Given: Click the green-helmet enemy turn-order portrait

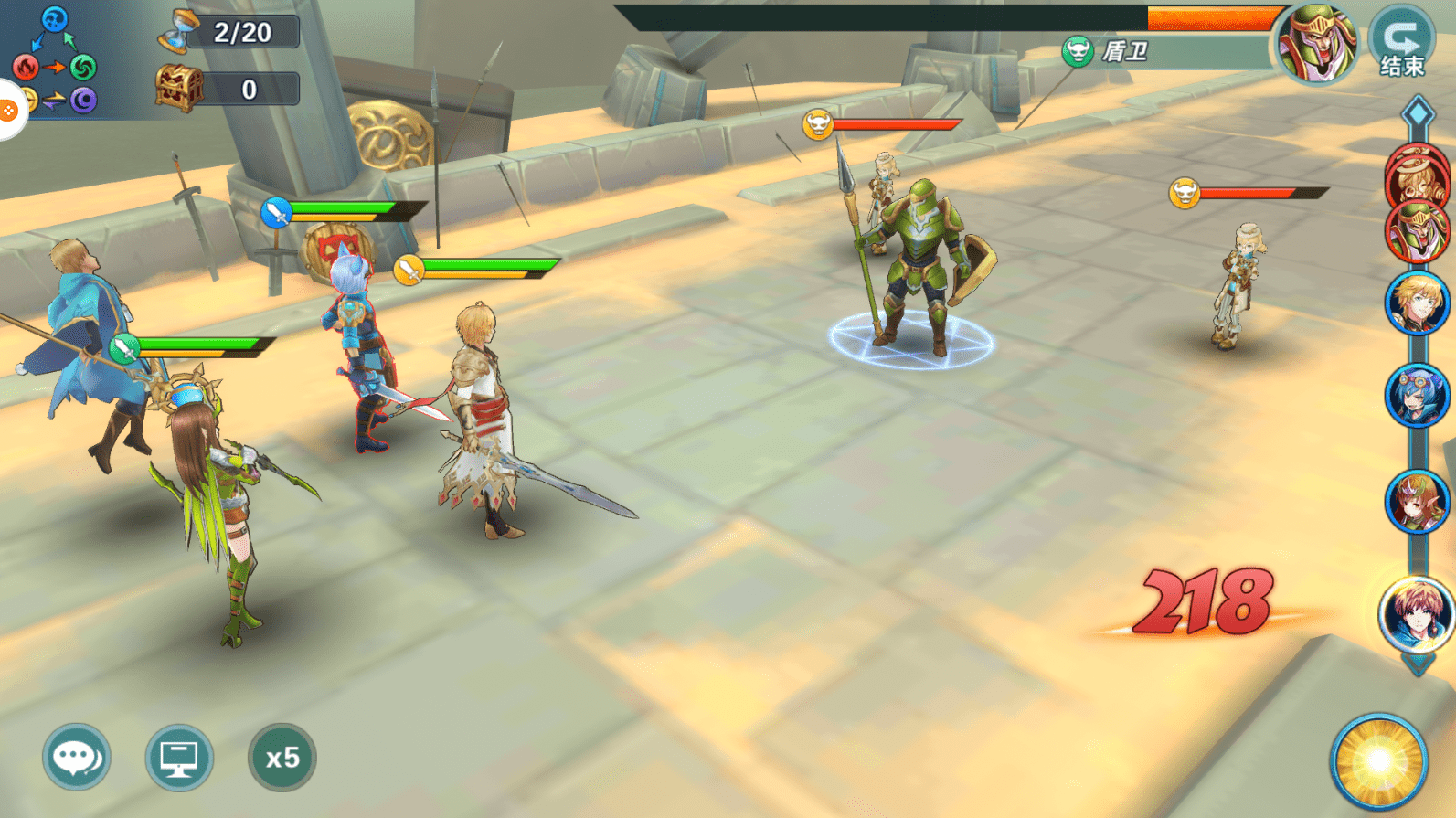Looking at the screenshot, I should (x=1418, y=231).
